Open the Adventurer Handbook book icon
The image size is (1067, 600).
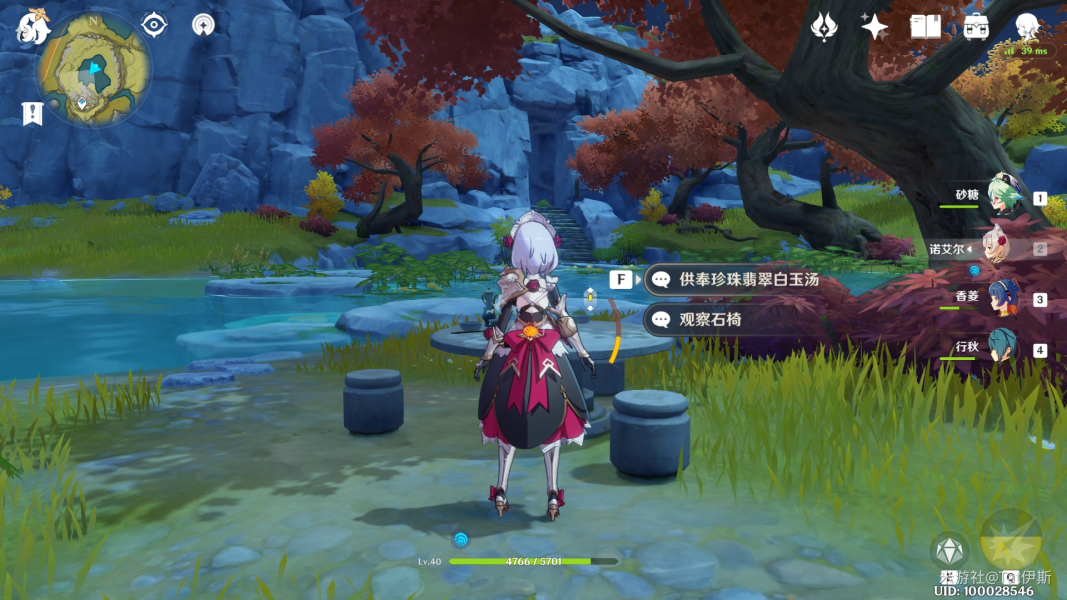tap(925, 27)
